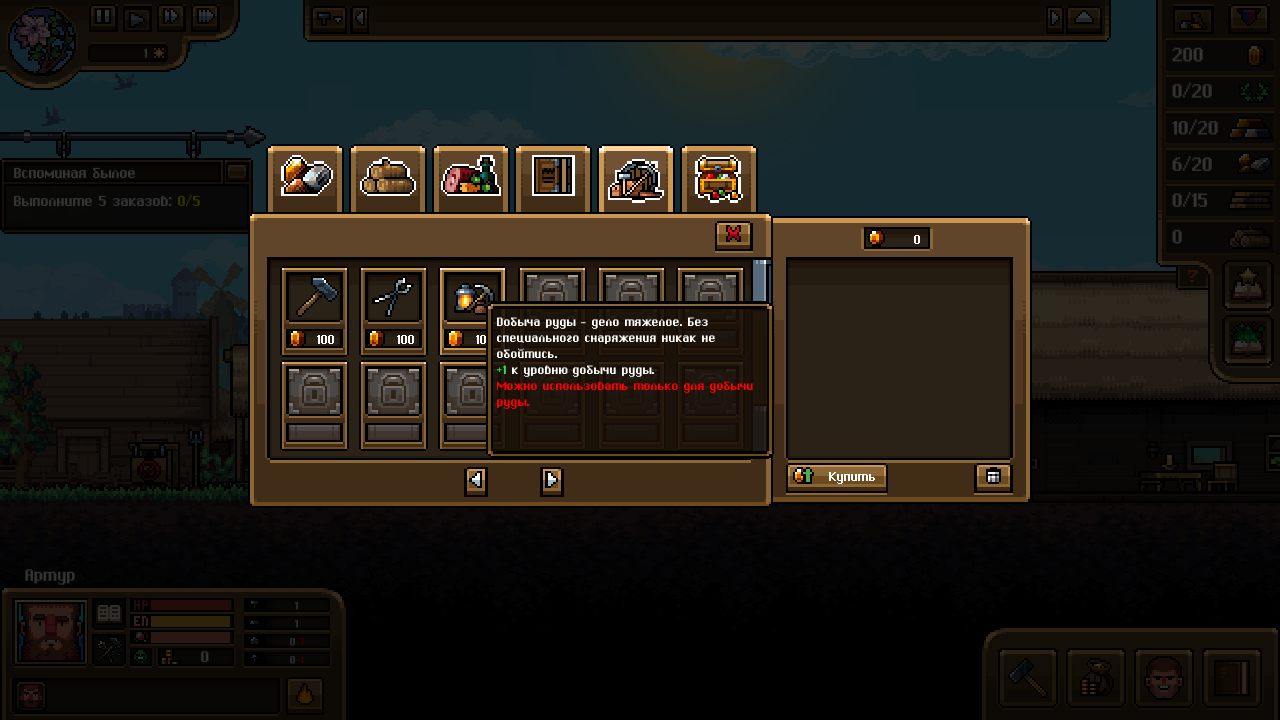The image size is (1280, 720).
Task: Open the treasure chest category tab
Action: (x=718, y=179)
